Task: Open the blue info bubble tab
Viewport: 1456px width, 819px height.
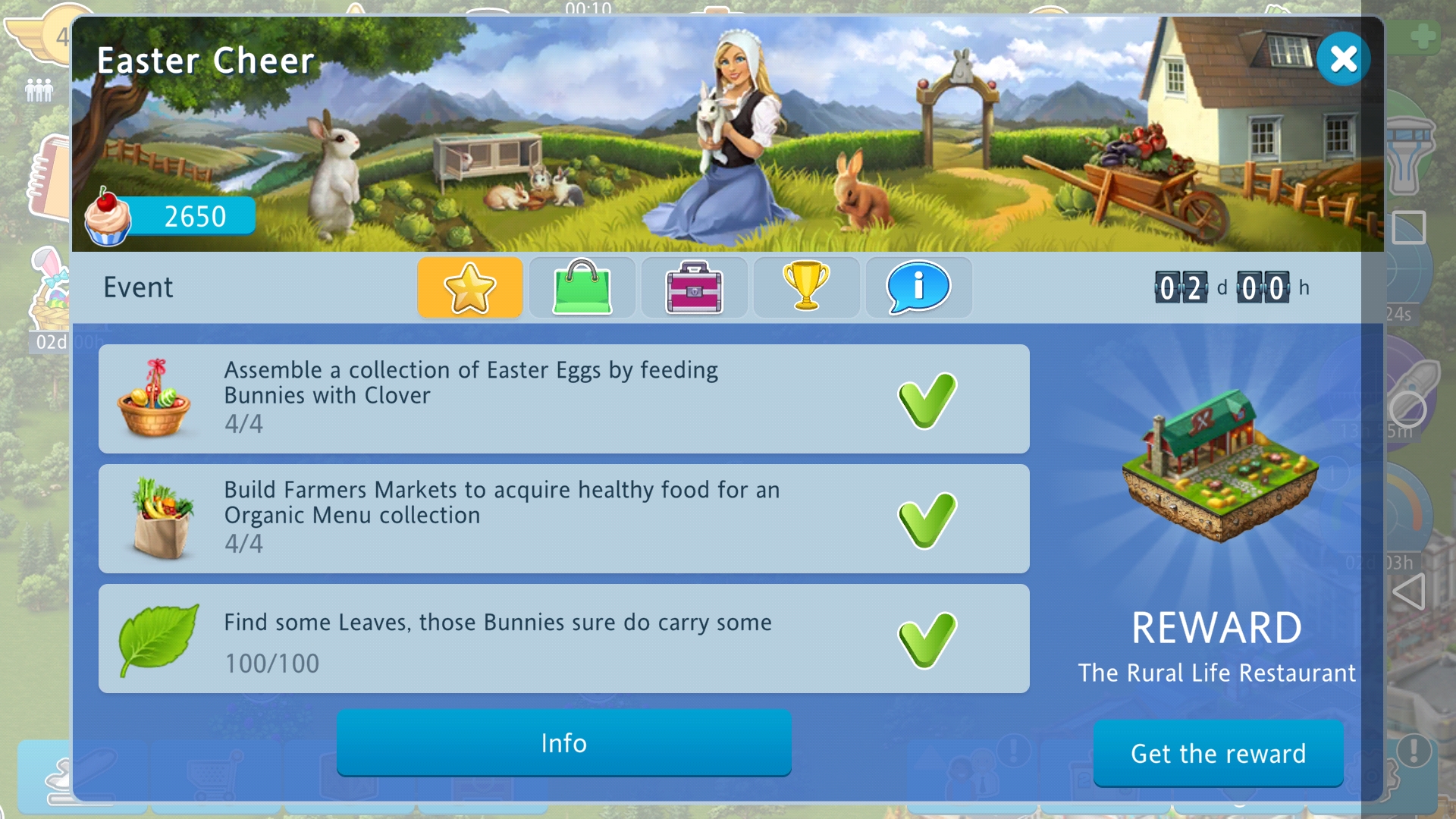Action: (918, 287)
